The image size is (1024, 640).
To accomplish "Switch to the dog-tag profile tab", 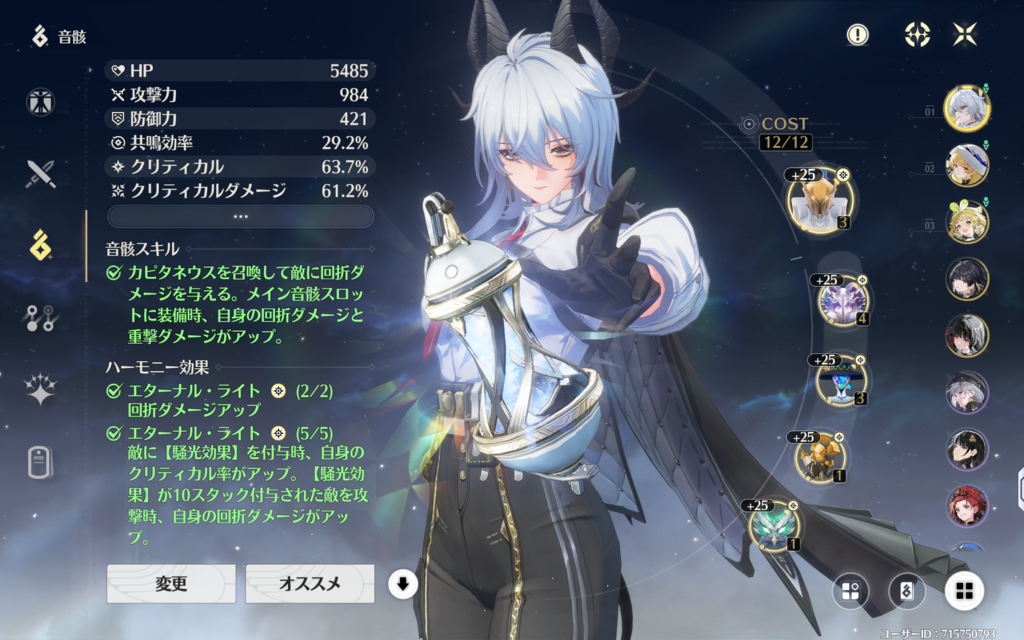I will pos(41,462).
